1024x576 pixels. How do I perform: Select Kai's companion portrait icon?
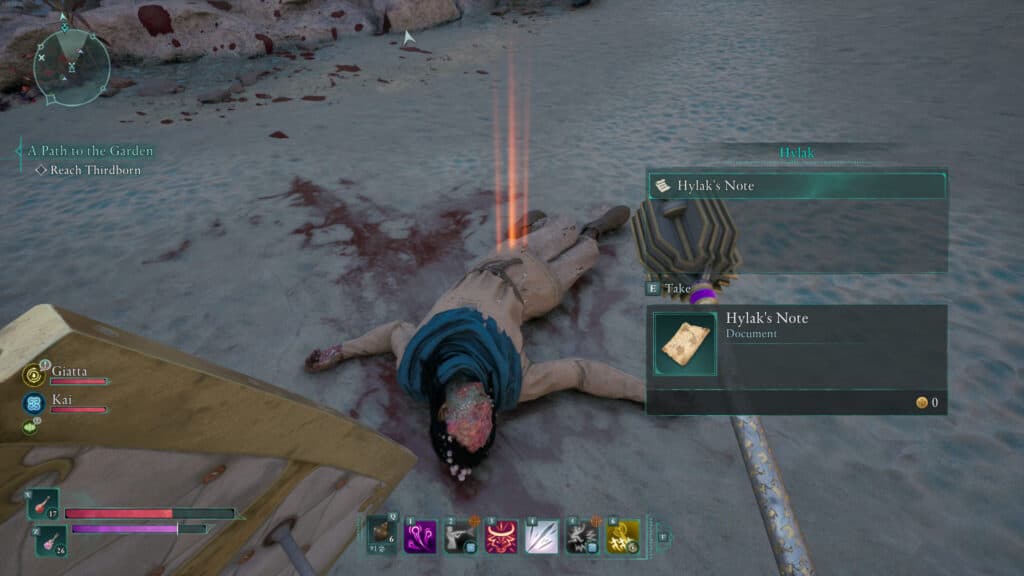pos(33,403)
